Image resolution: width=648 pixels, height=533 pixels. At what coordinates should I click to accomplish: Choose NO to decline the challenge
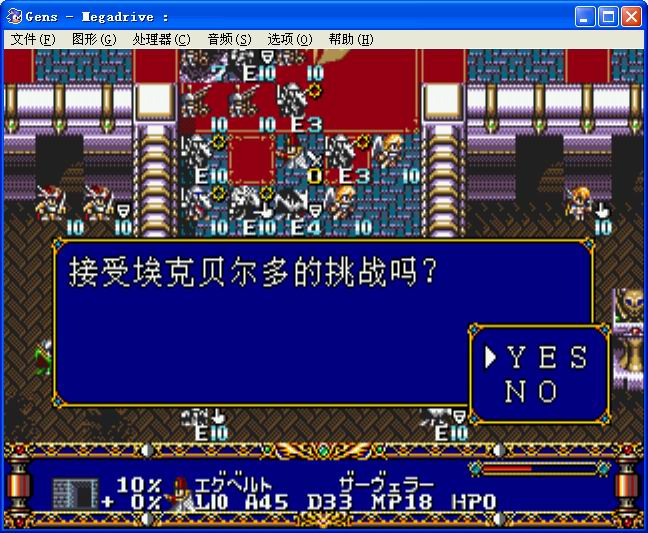click(x=532, y=392)
